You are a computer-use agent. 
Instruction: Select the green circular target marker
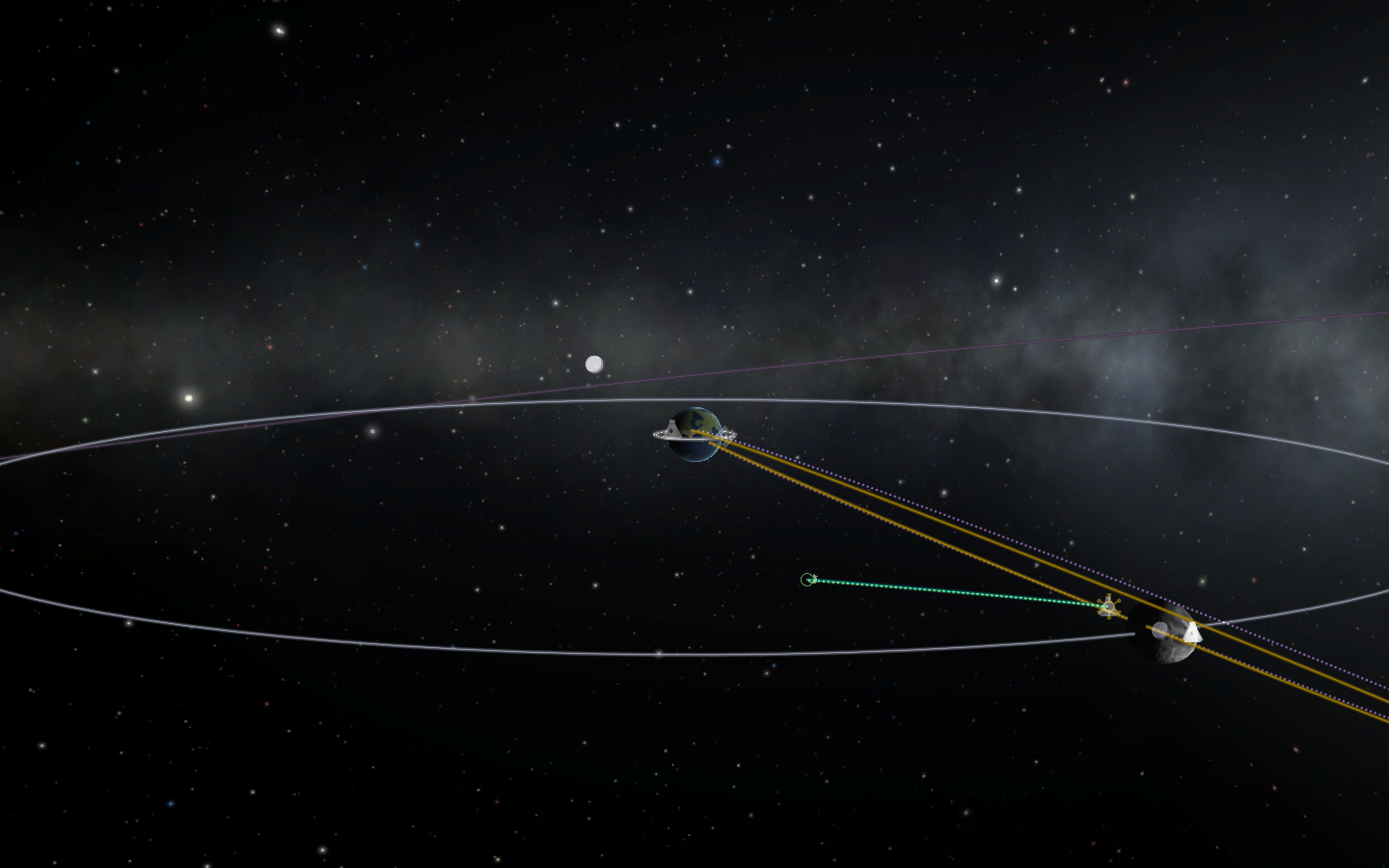click(x=807, y=580)
